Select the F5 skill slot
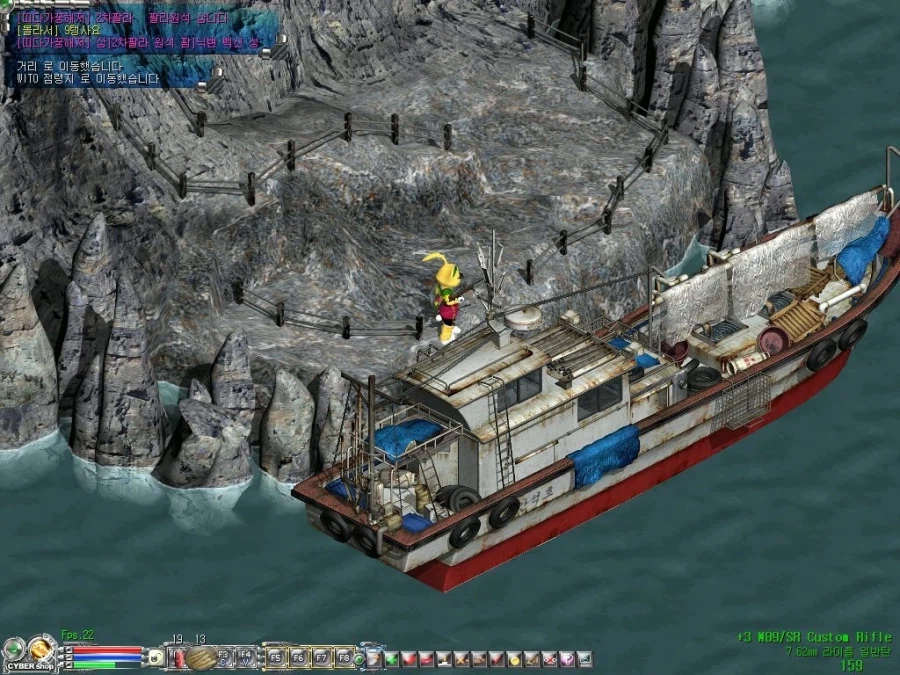Viewport: 900px width, 675px height. [276, 658]
